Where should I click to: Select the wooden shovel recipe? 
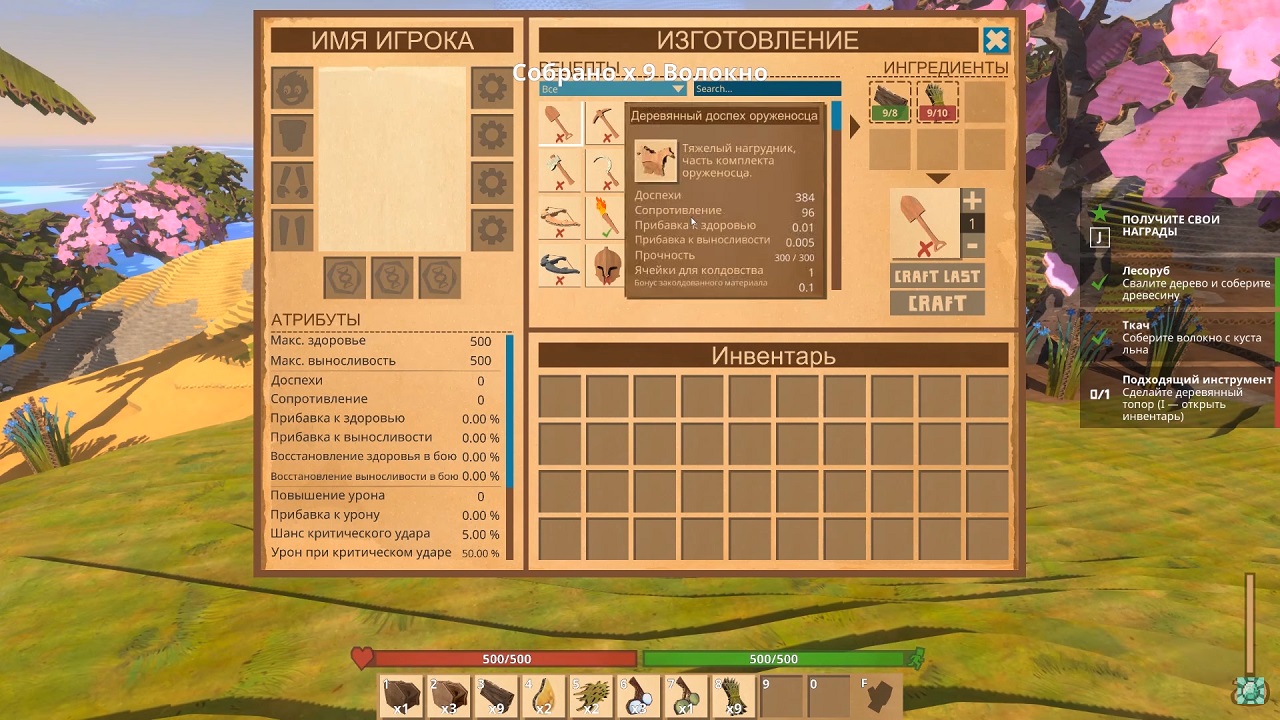560,124
